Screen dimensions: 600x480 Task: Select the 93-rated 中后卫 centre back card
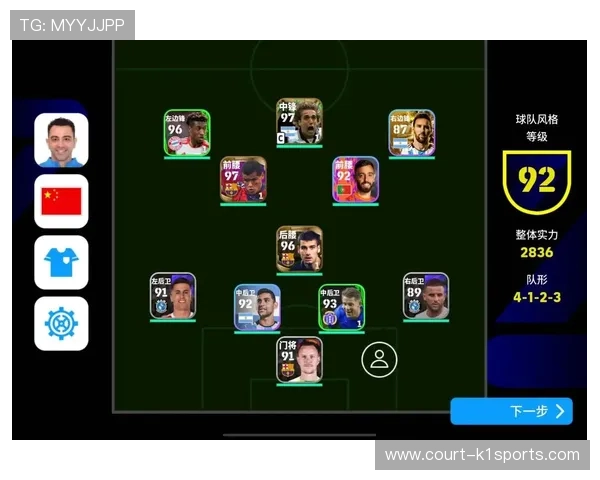(x=342, y=307)
